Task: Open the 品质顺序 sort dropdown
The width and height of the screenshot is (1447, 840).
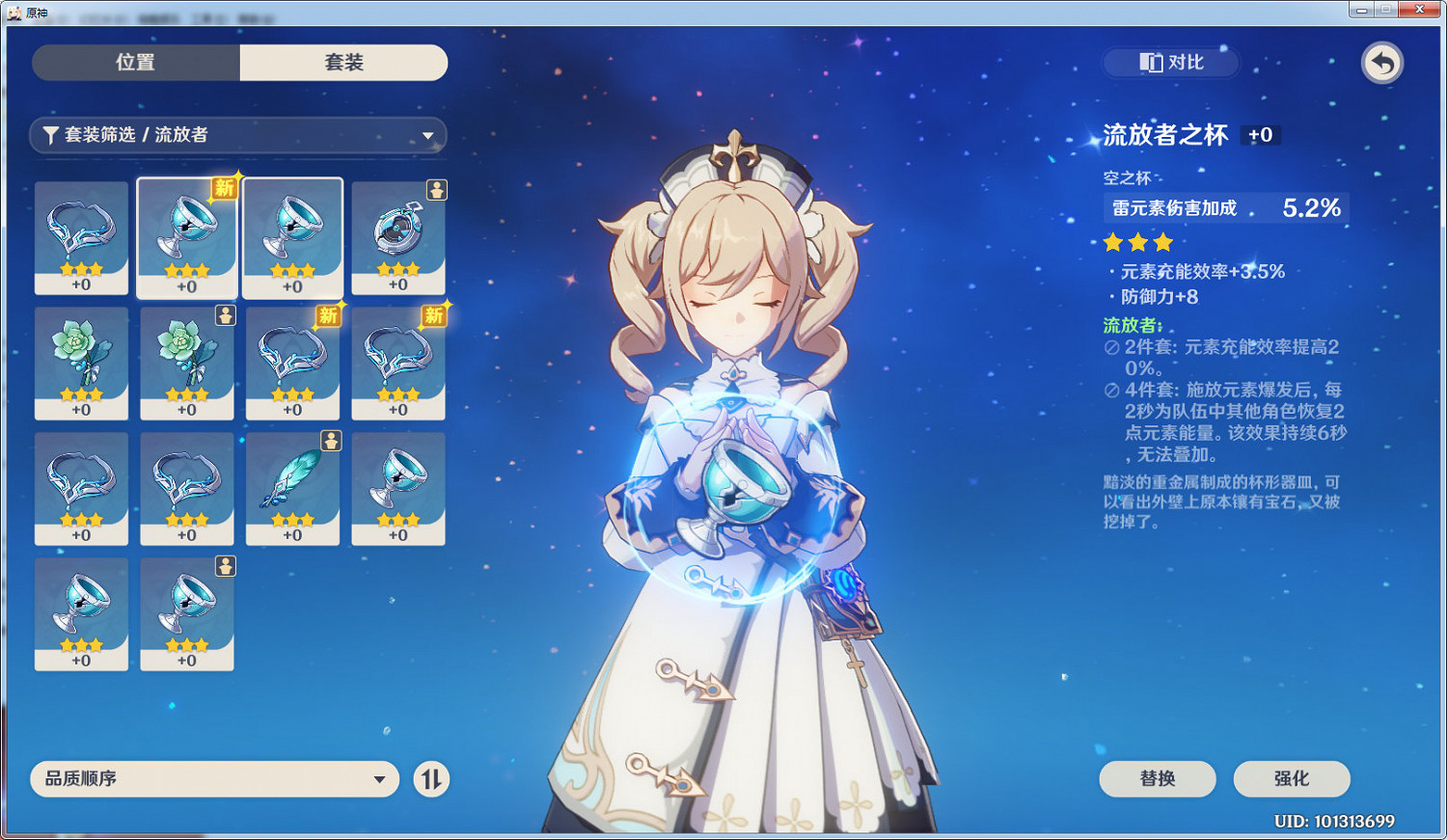Action: point(214,779)
